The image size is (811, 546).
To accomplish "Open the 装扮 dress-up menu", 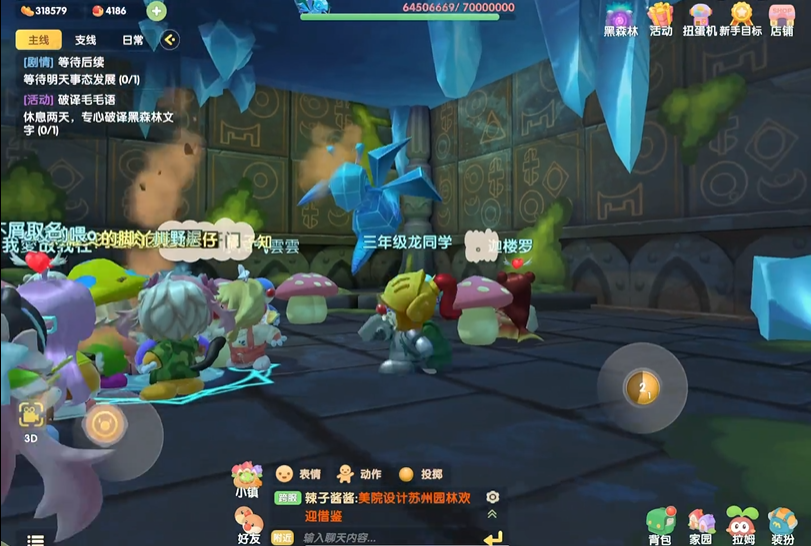I will [x=782, y=526].
